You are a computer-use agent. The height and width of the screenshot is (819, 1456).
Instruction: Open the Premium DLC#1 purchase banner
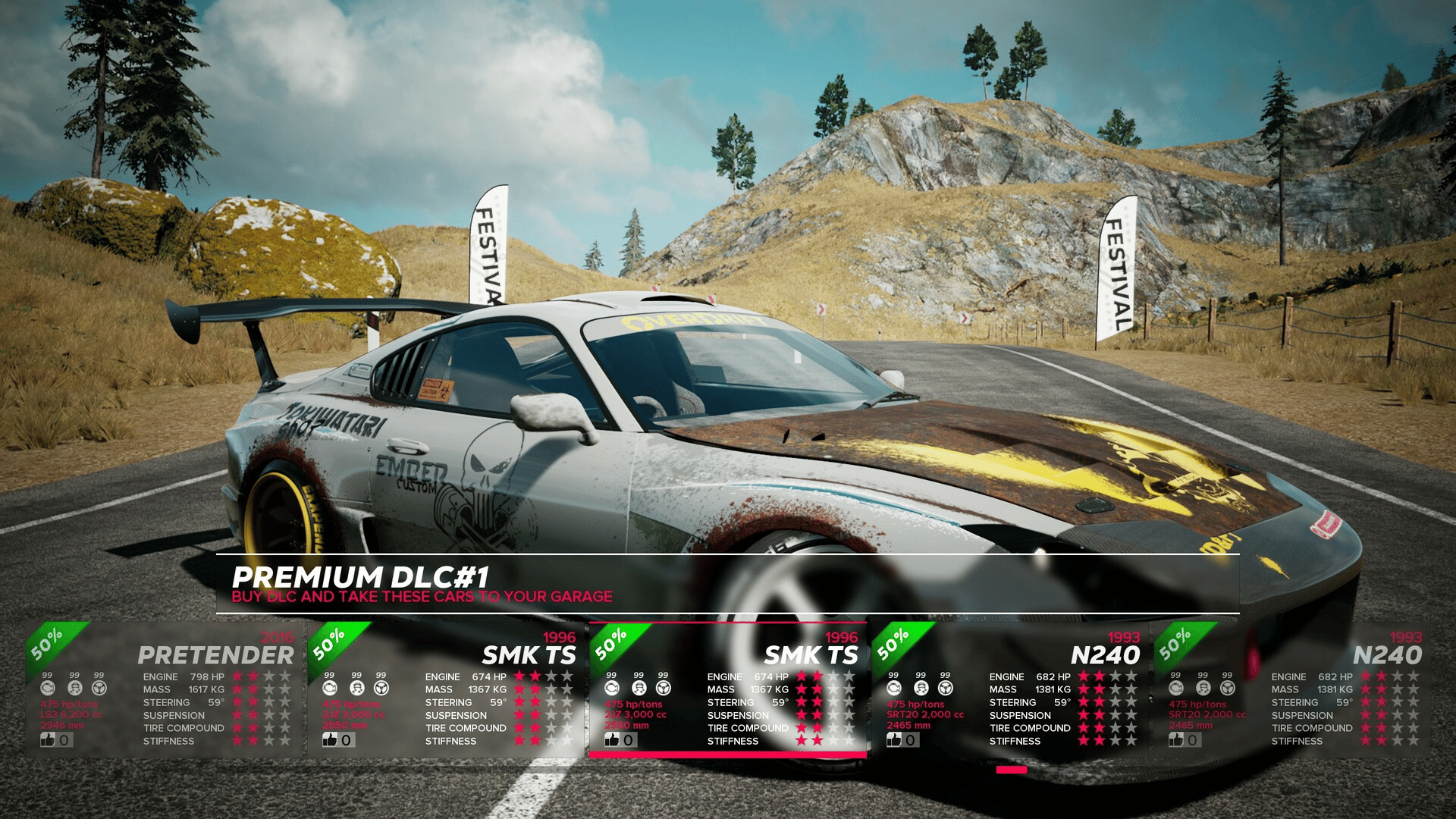pos(726,584)
